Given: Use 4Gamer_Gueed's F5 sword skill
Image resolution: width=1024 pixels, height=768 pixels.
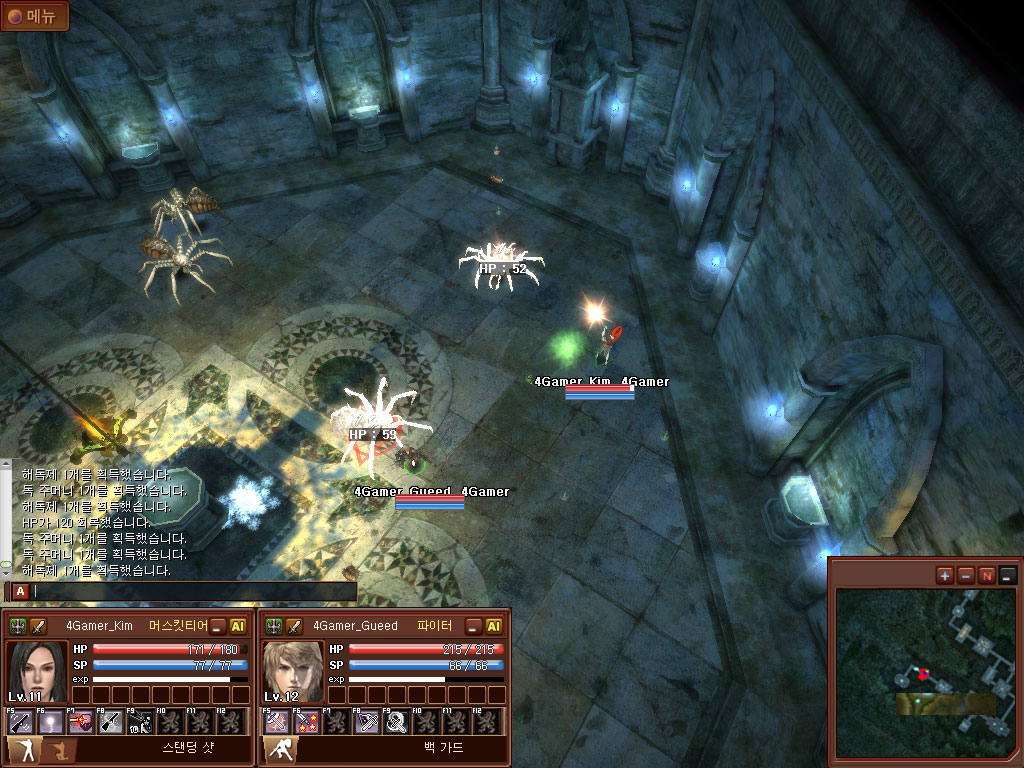Looking at the screenshot, I should point(276,721).
